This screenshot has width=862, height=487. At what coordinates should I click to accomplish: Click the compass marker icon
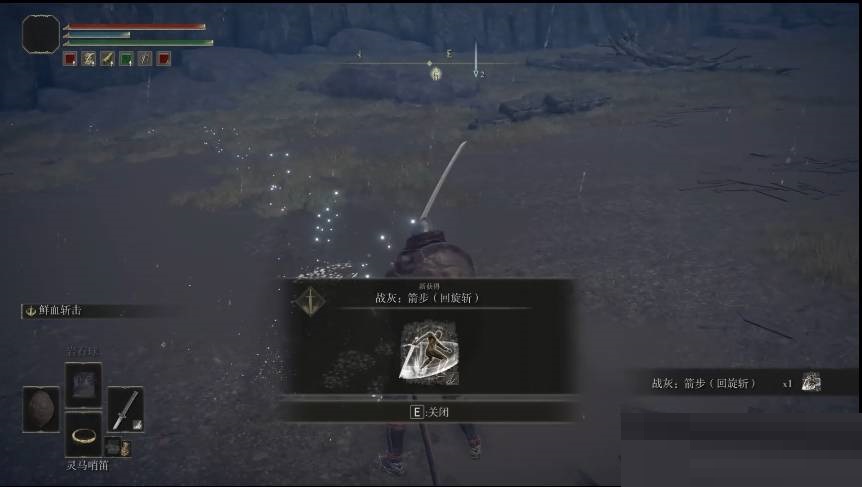click(x=436, y=73)
